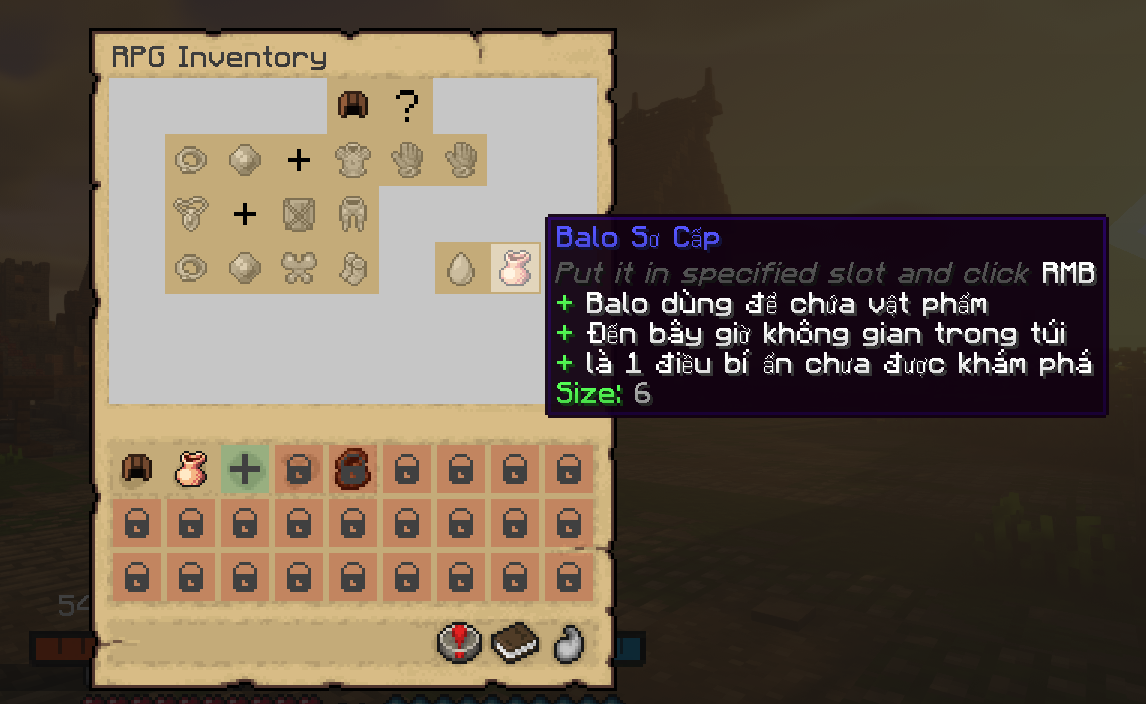The width and height of the screenshot is (1146, 704).
Task: Select the equipped leather helmet beside the question mark
Action: (x=353, y=105)
